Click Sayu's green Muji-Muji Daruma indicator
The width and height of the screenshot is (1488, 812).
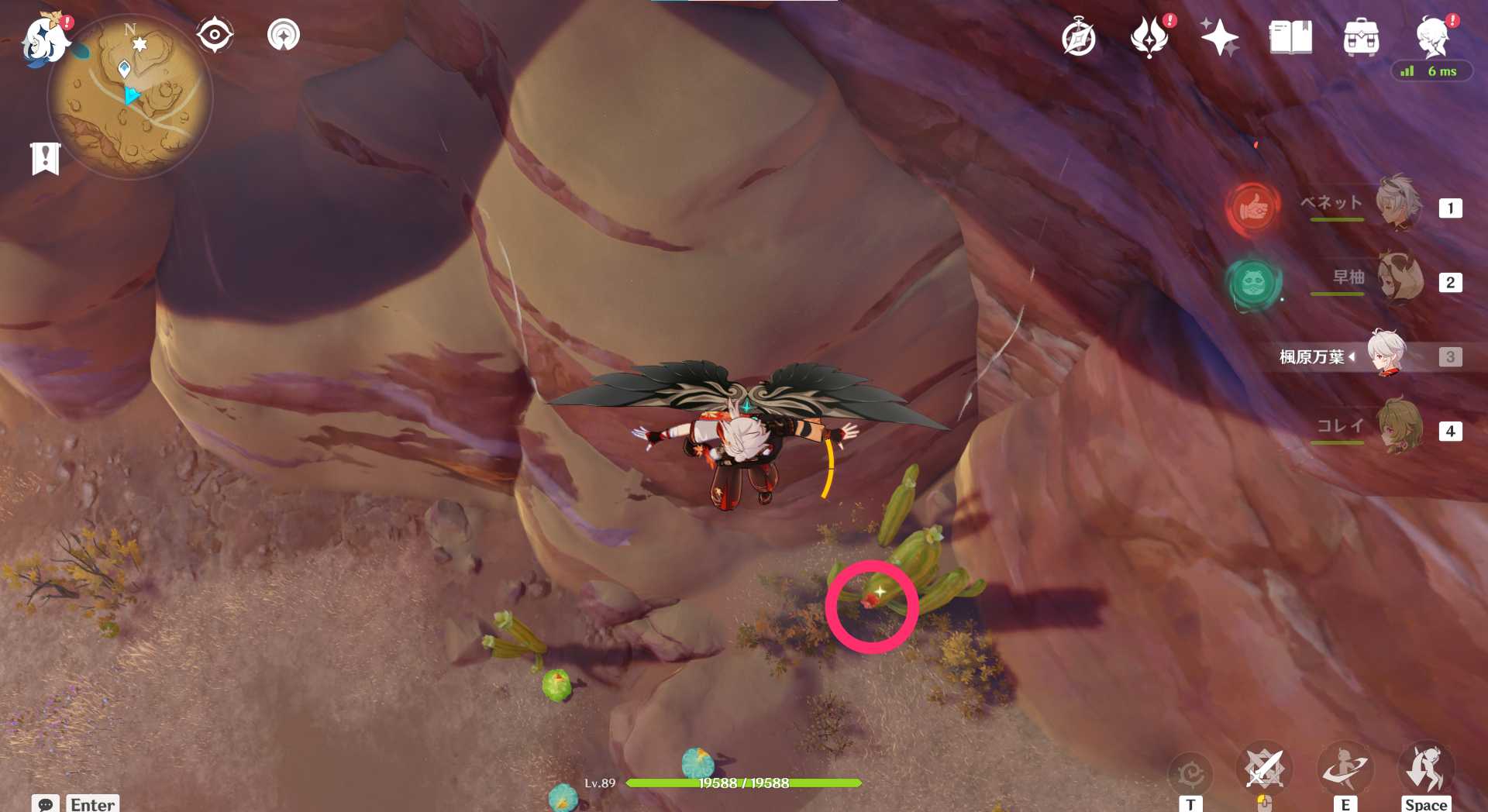click(1255, 286)
